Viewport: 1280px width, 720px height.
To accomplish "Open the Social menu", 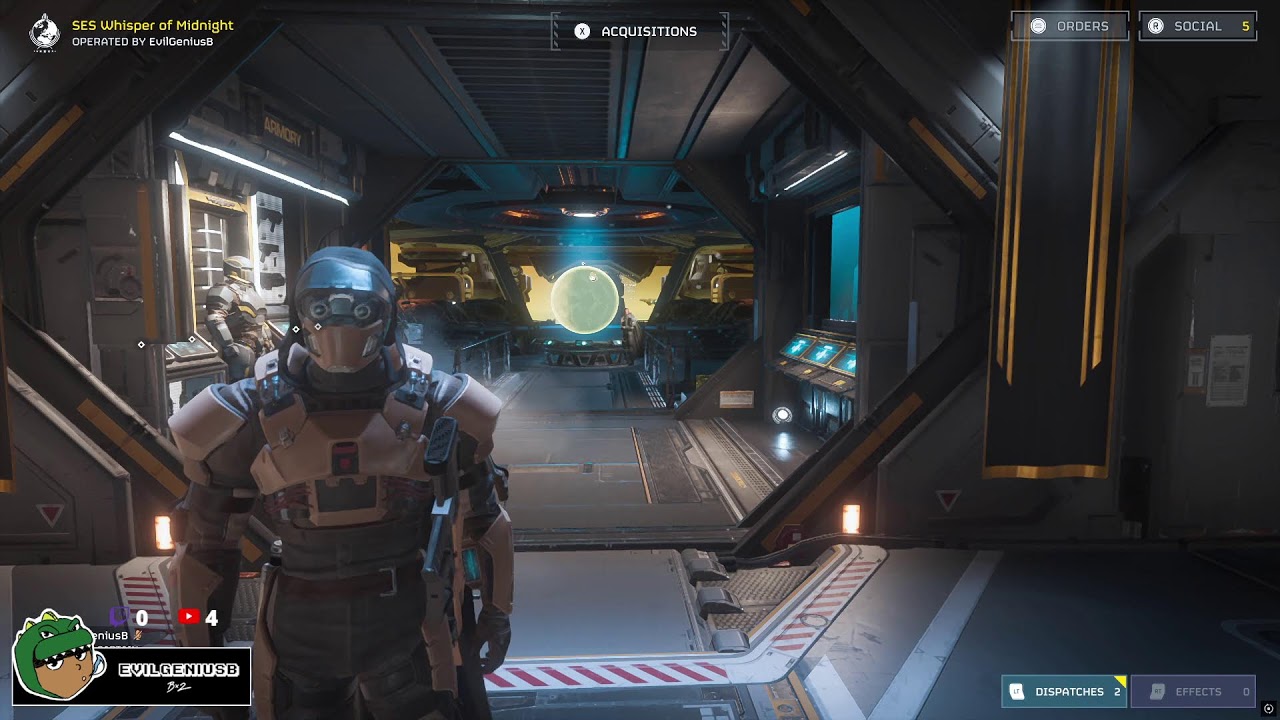I will (x=1197, y=26).
